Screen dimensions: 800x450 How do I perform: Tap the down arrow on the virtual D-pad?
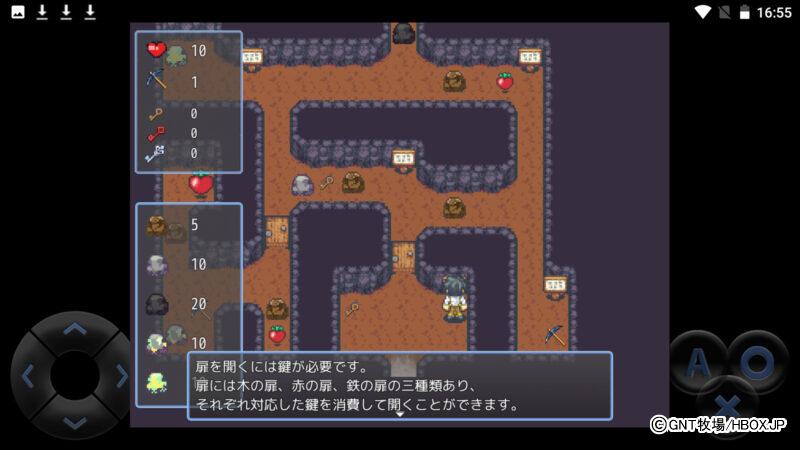tap(74, 422)
